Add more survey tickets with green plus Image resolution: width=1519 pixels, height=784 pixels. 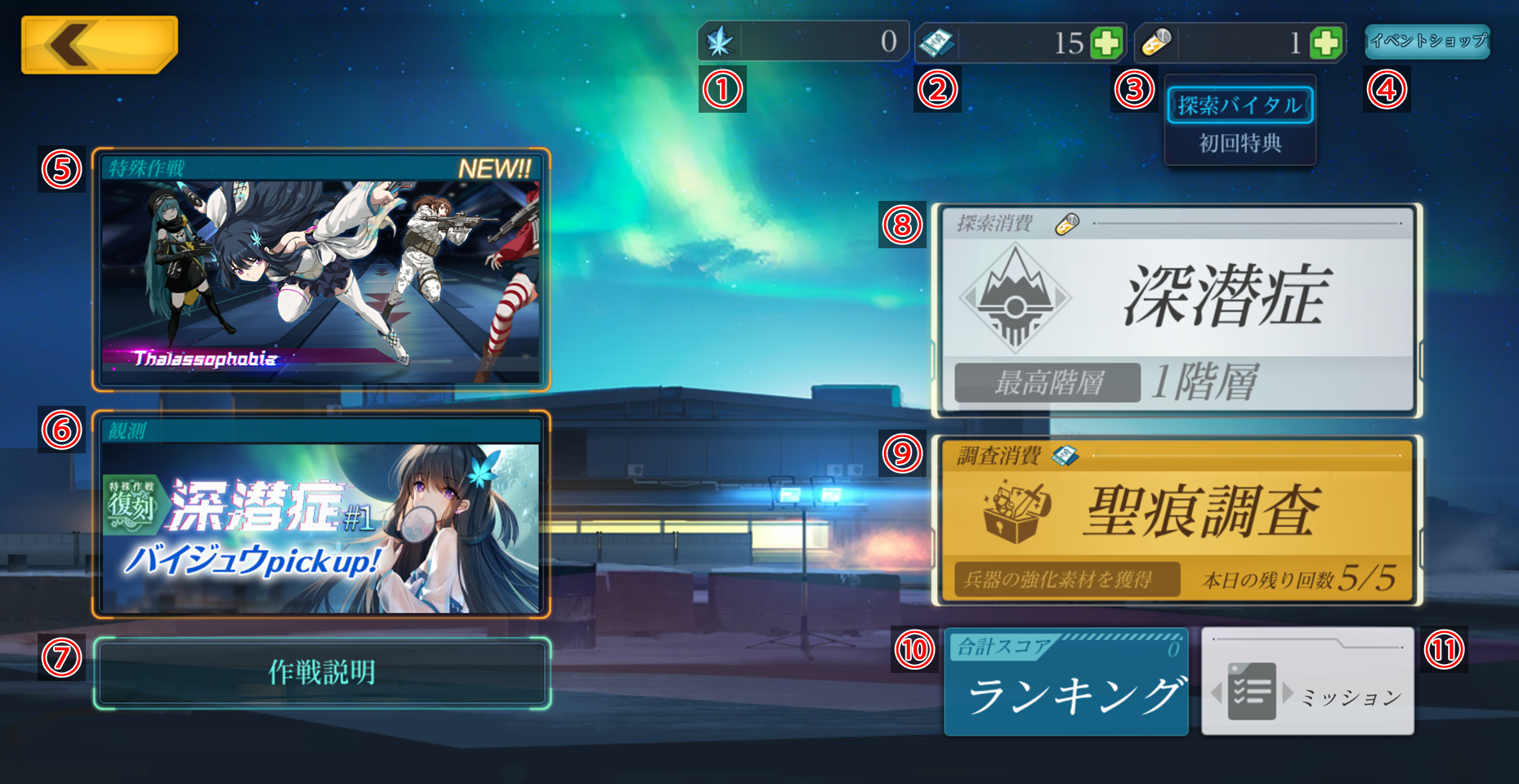click(x=1107, y=42)
